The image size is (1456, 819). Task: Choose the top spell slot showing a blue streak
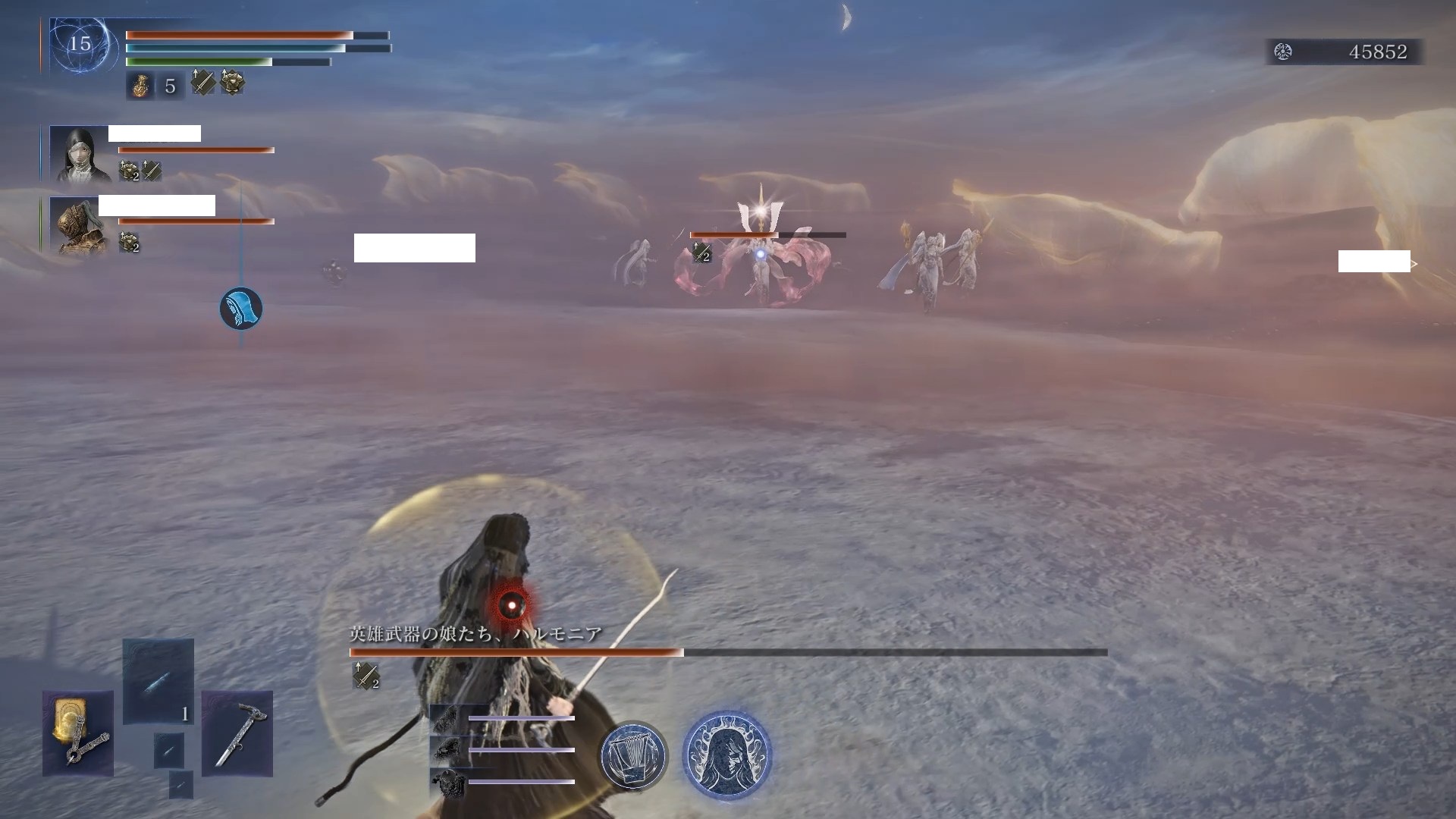tap(158, 681)
